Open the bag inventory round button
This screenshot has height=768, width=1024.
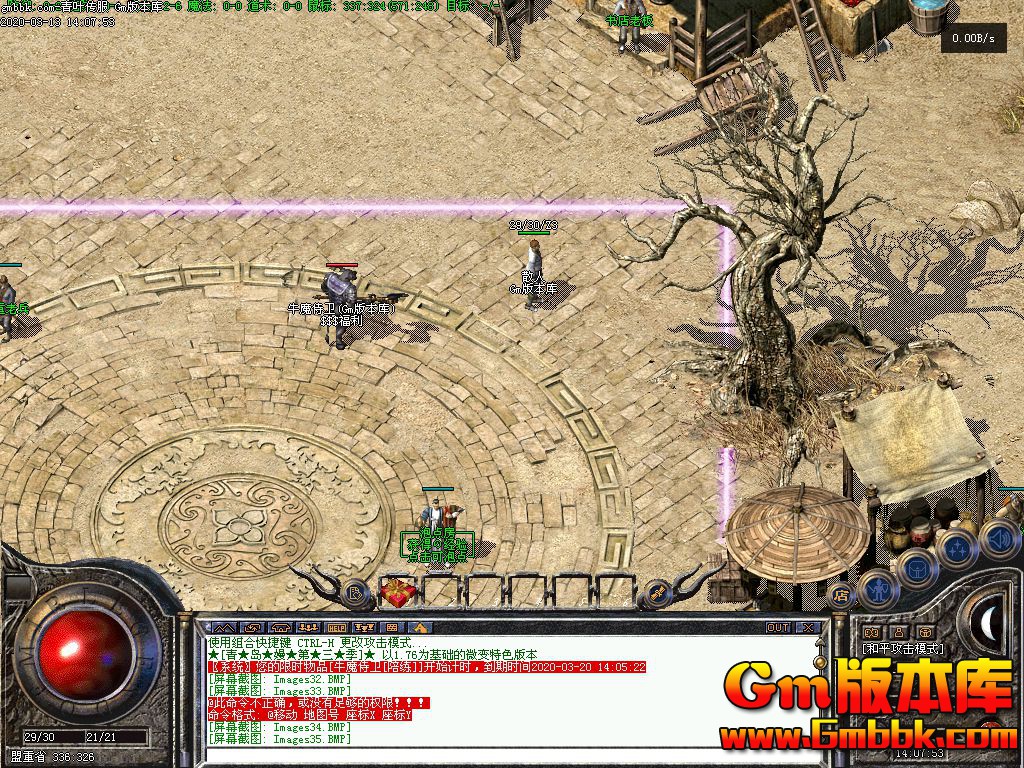[x=916, y=569]
